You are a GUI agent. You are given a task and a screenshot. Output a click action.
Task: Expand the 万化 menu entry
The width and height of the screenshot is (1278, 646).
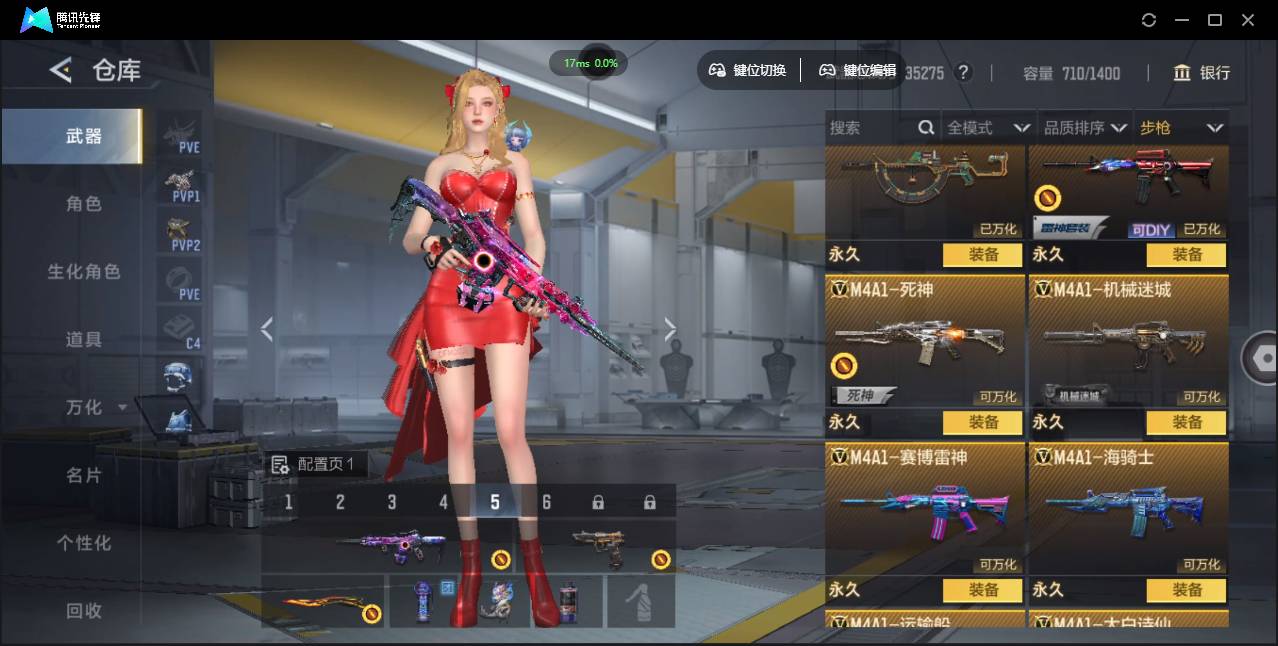(x=96, y=408)
